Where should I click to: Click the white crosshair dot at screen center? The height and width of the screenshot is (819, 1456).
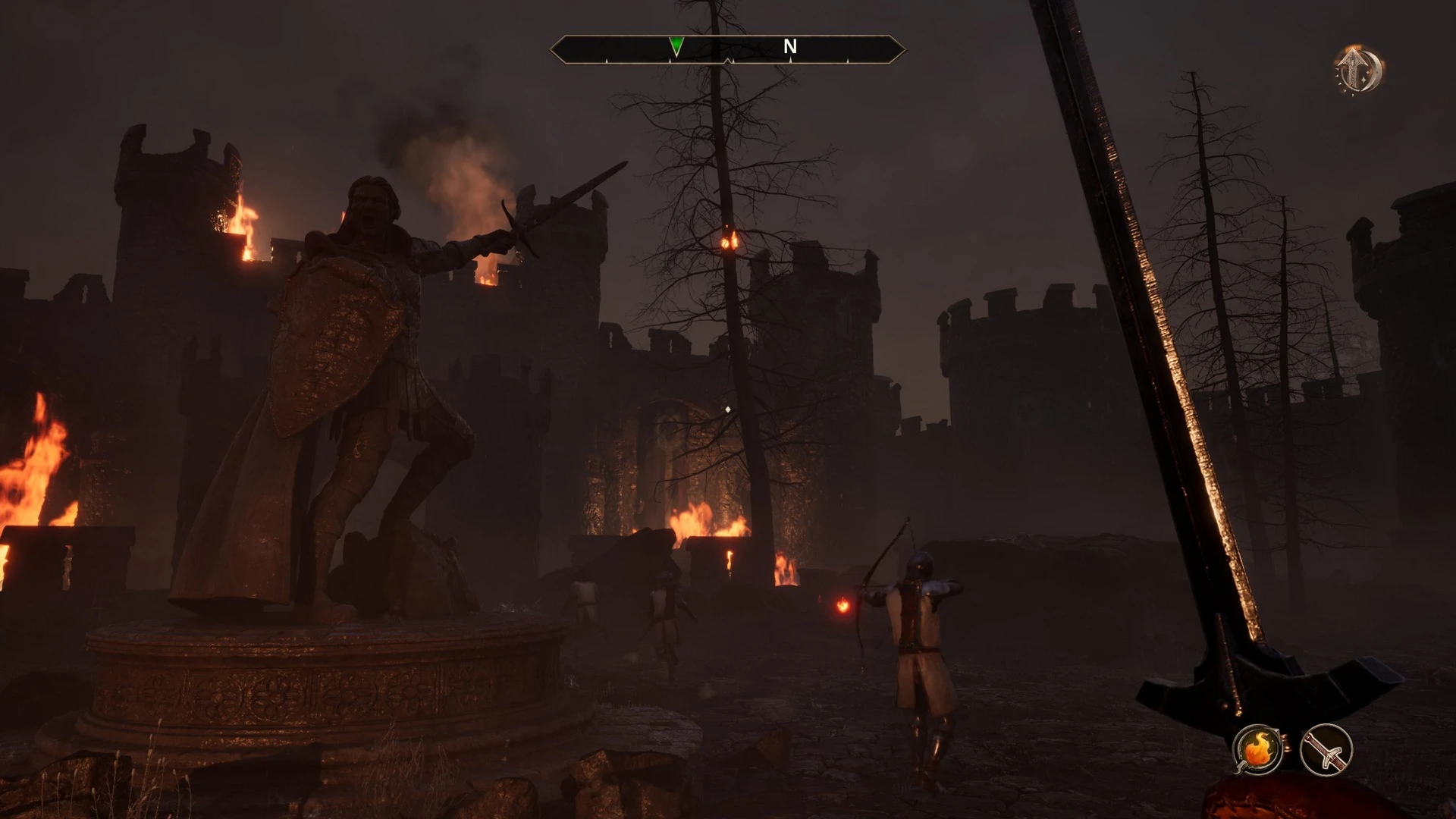coord(729,409)
